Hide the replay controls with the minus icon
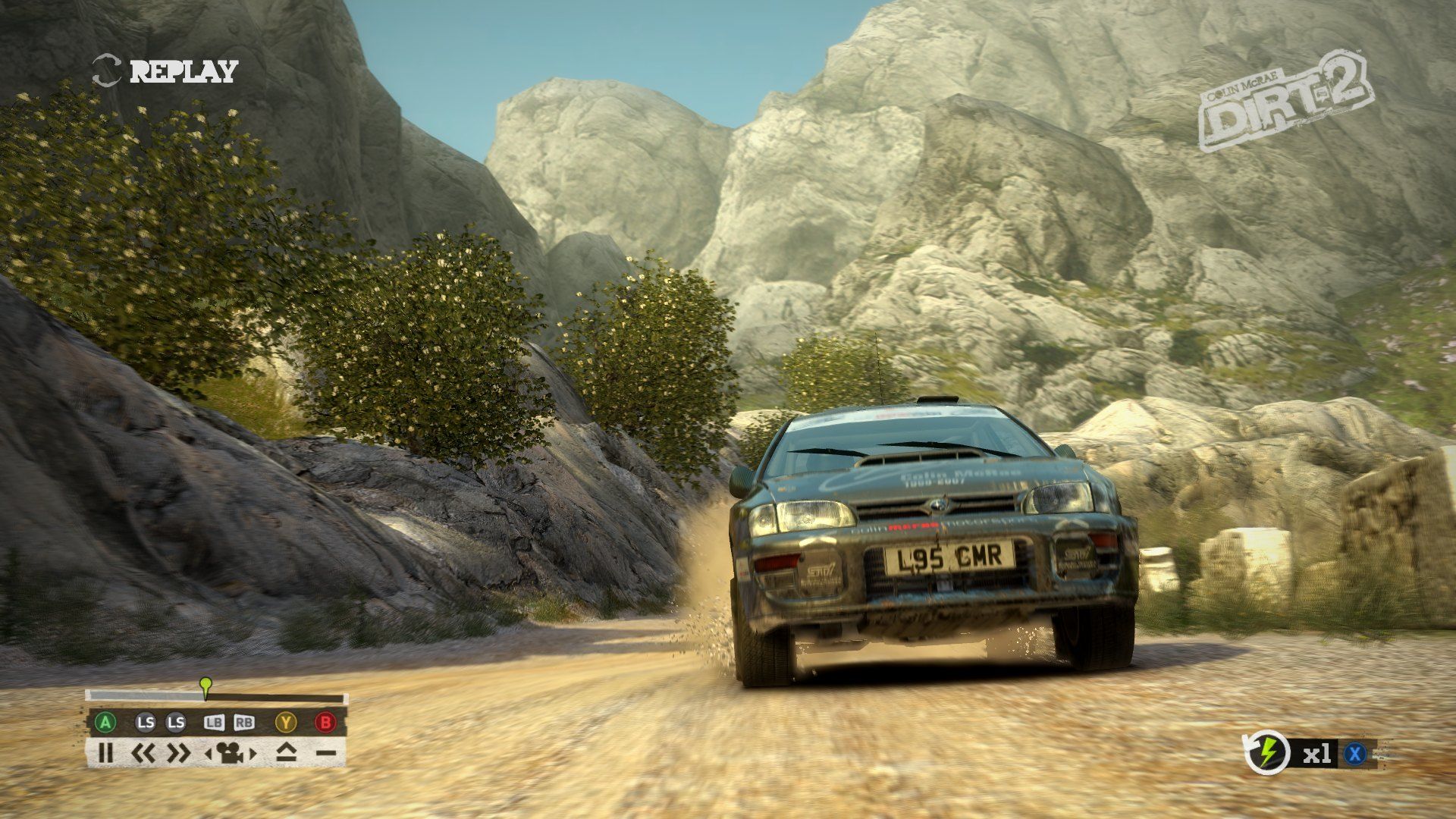The width and height of the screenshot is (1456, 819). [325, 753]
